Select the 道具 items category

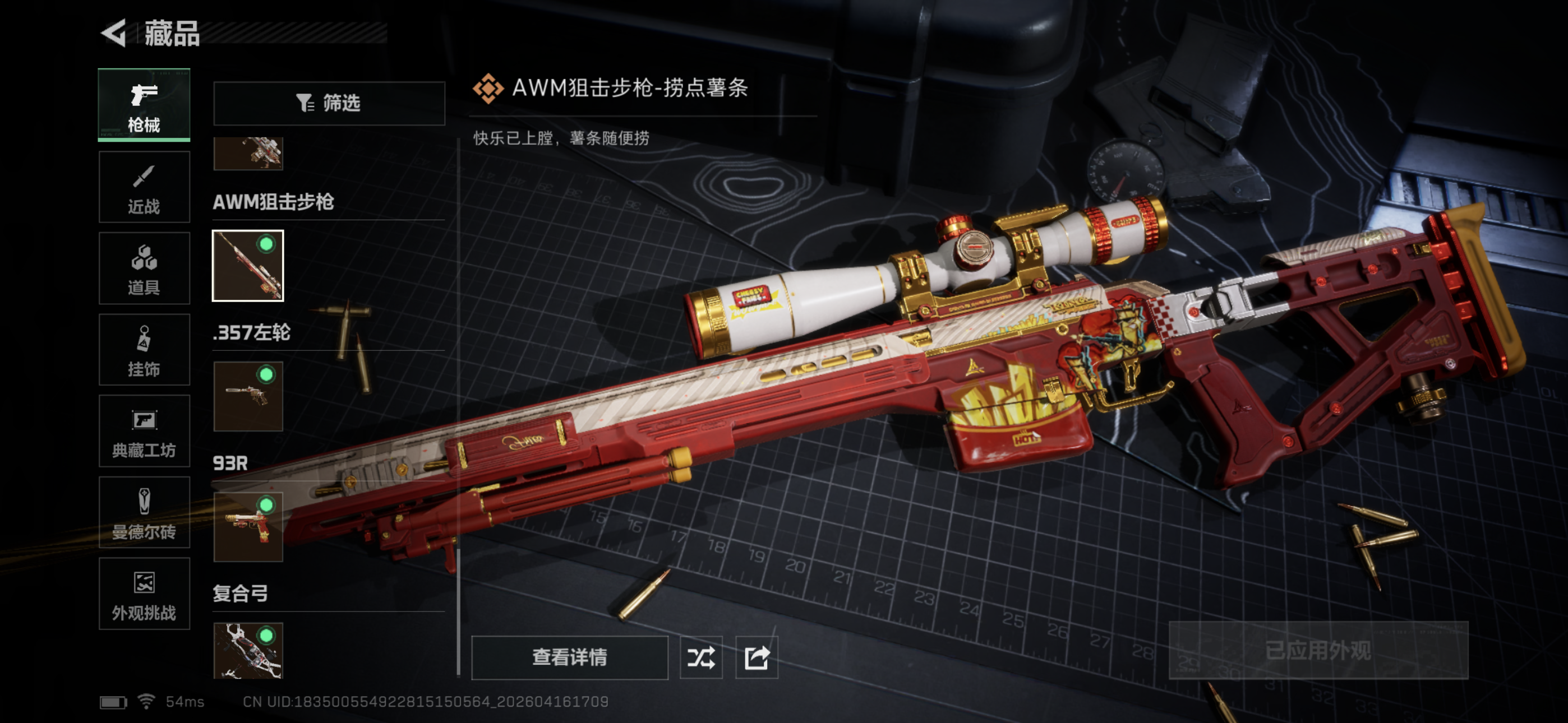tap(144, 268)
